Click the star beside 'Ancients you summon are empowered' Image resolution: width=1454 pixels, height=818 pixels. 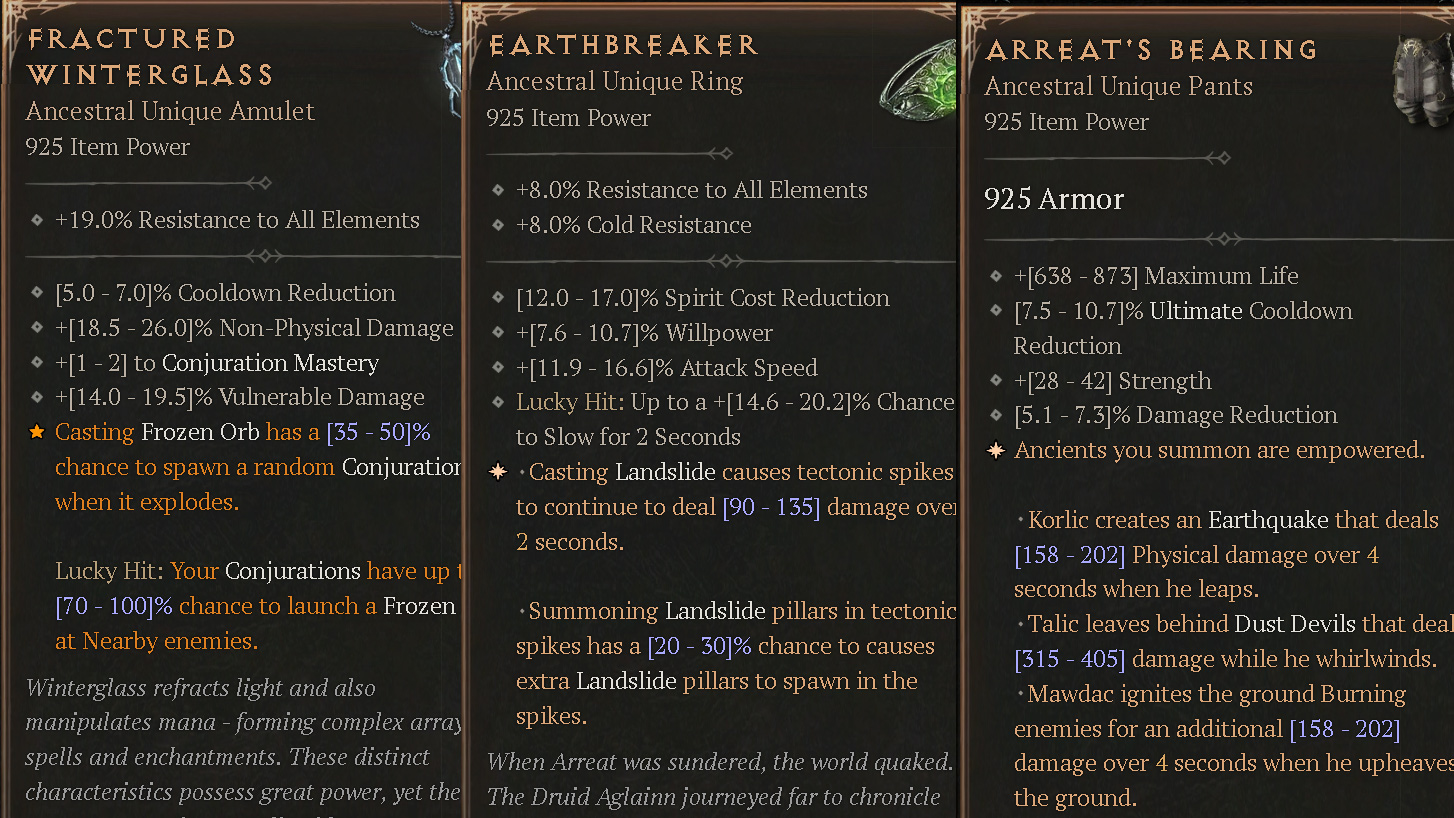[x=994, y=450]
